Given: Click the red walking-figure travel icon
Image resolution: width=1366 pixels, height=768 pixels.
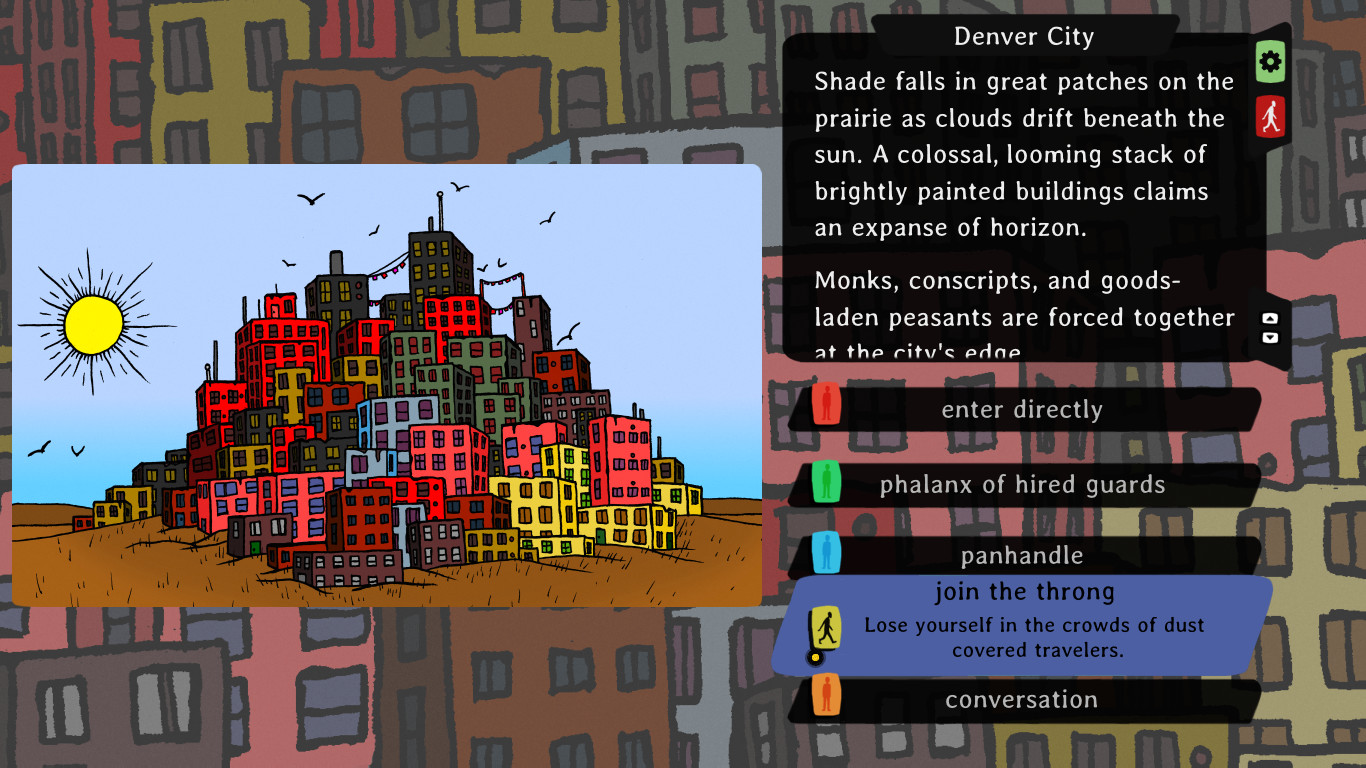Looking at the screenshot, I should 1269,116.
